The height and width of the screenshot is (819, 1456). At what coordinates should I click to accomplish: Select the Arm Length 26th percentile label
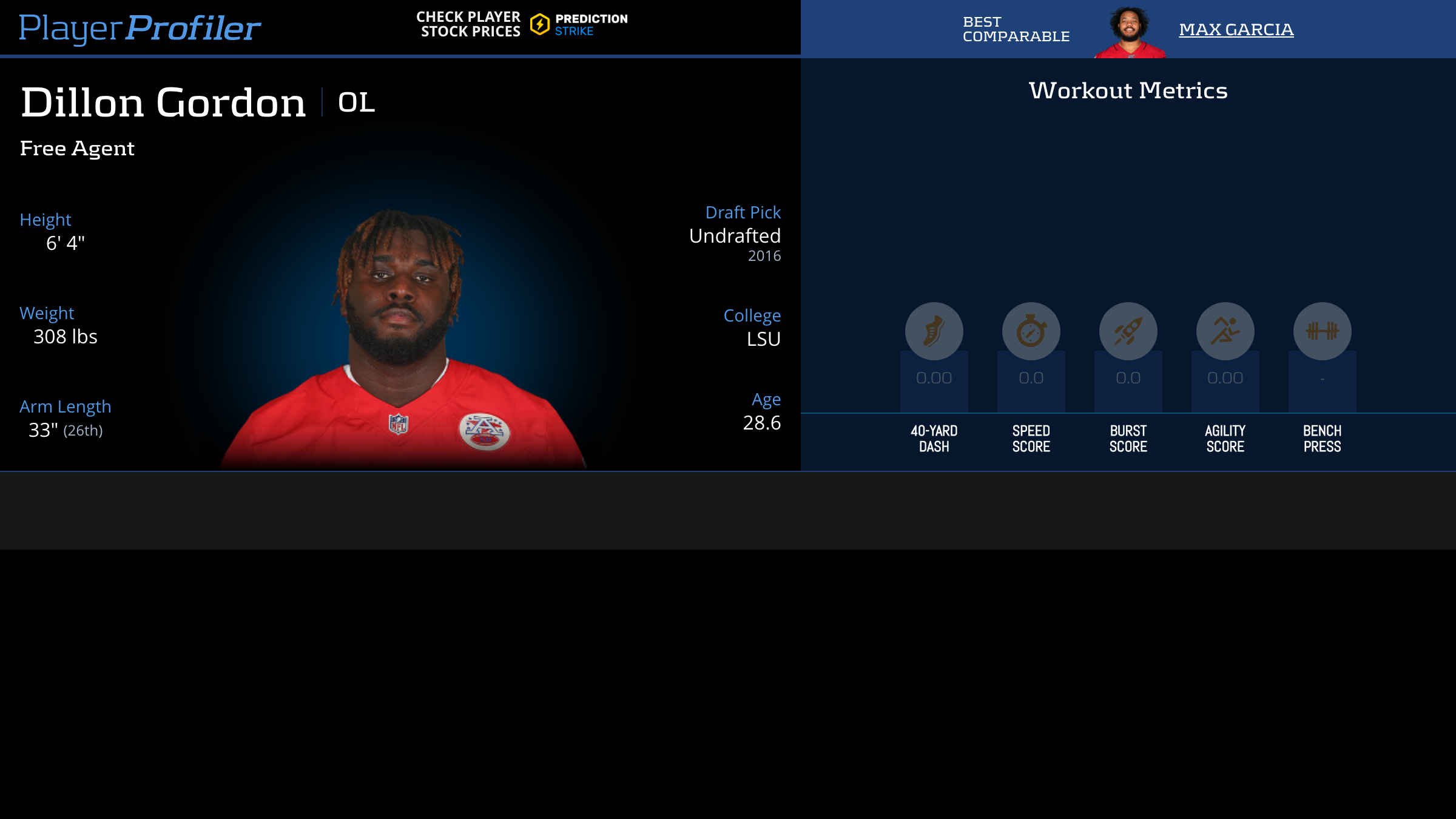(84, 432)
